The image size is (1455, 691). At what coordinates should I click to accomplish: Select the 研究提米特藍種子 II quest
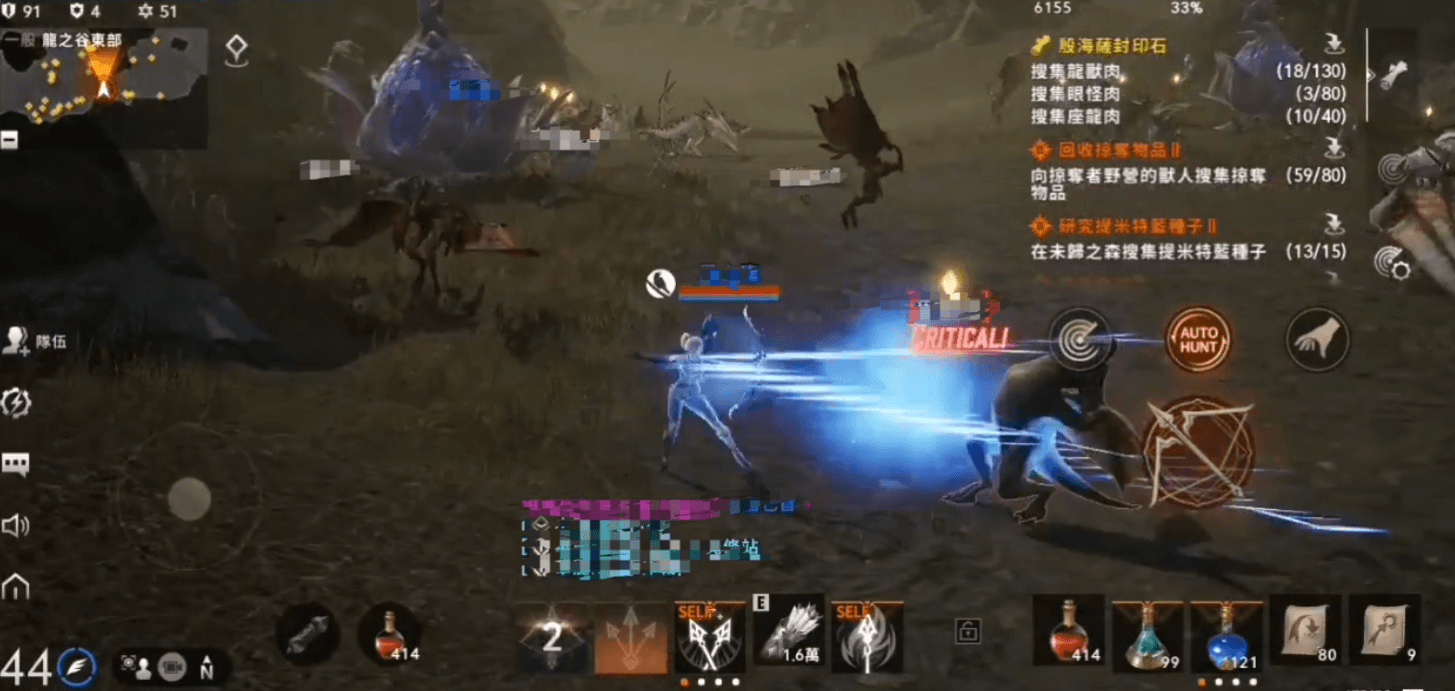1124,227
